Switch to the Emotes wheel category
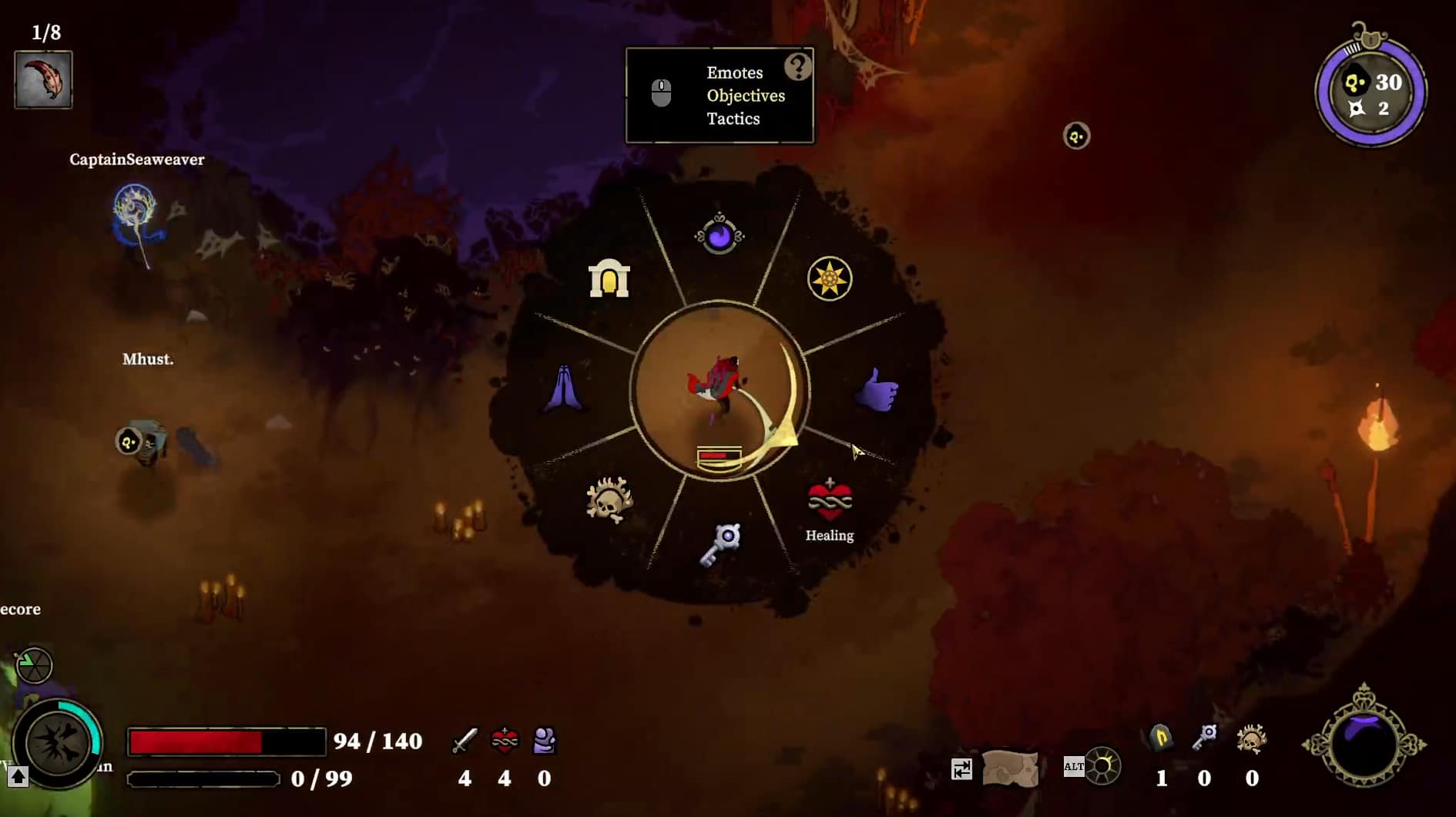This screenshot has width=1456, height=817. (x=734, y=72)
